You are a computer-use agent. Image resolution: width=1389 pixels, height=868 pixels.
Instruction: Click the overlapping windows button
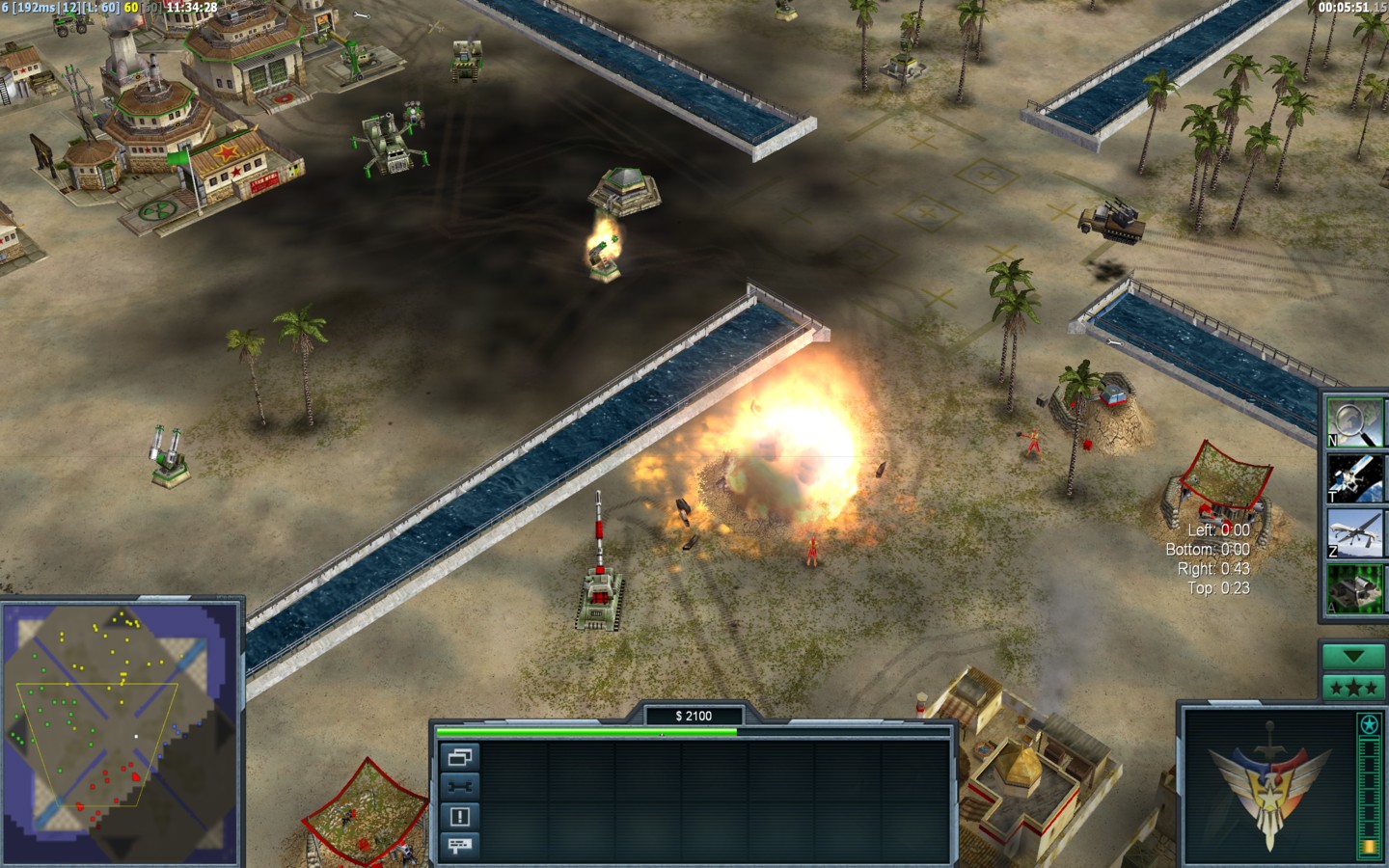click(x=459, y=757)
